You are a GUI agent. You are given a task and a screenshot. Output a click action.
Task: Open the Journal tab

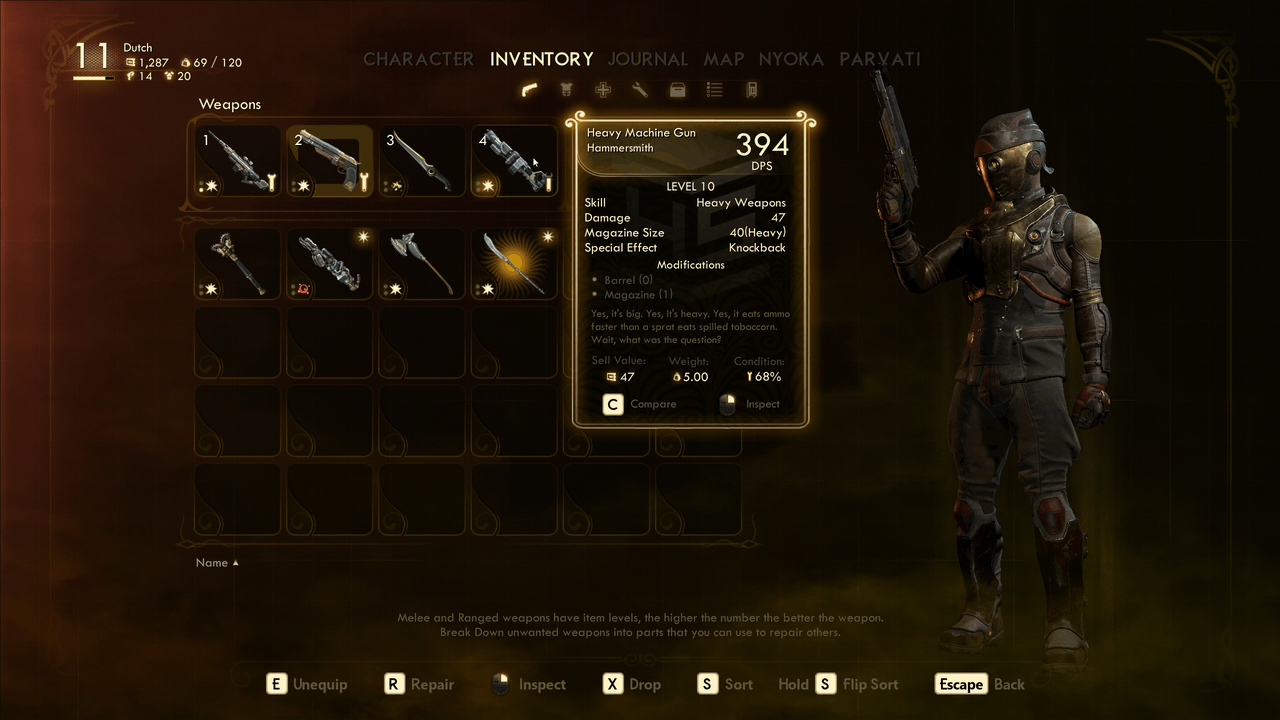click(647, 59)
